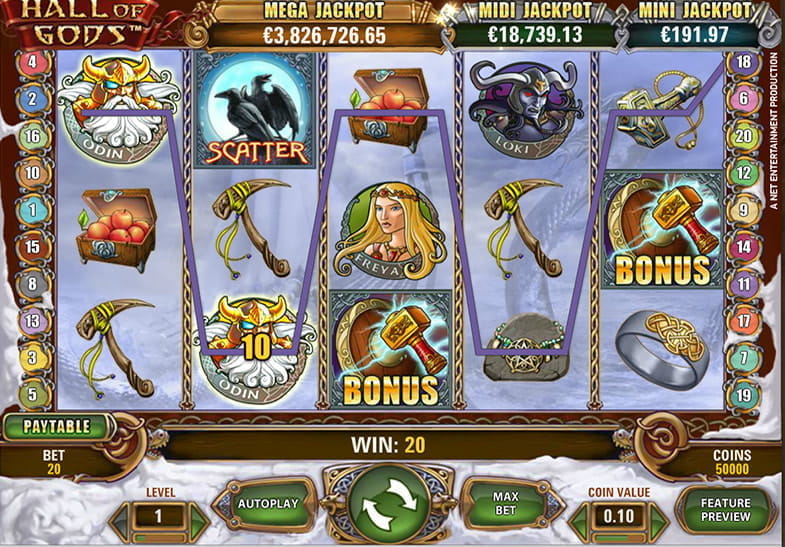Open the Feature Preview
This screenshot has width=785, height=547.
[x=725, y=510]
